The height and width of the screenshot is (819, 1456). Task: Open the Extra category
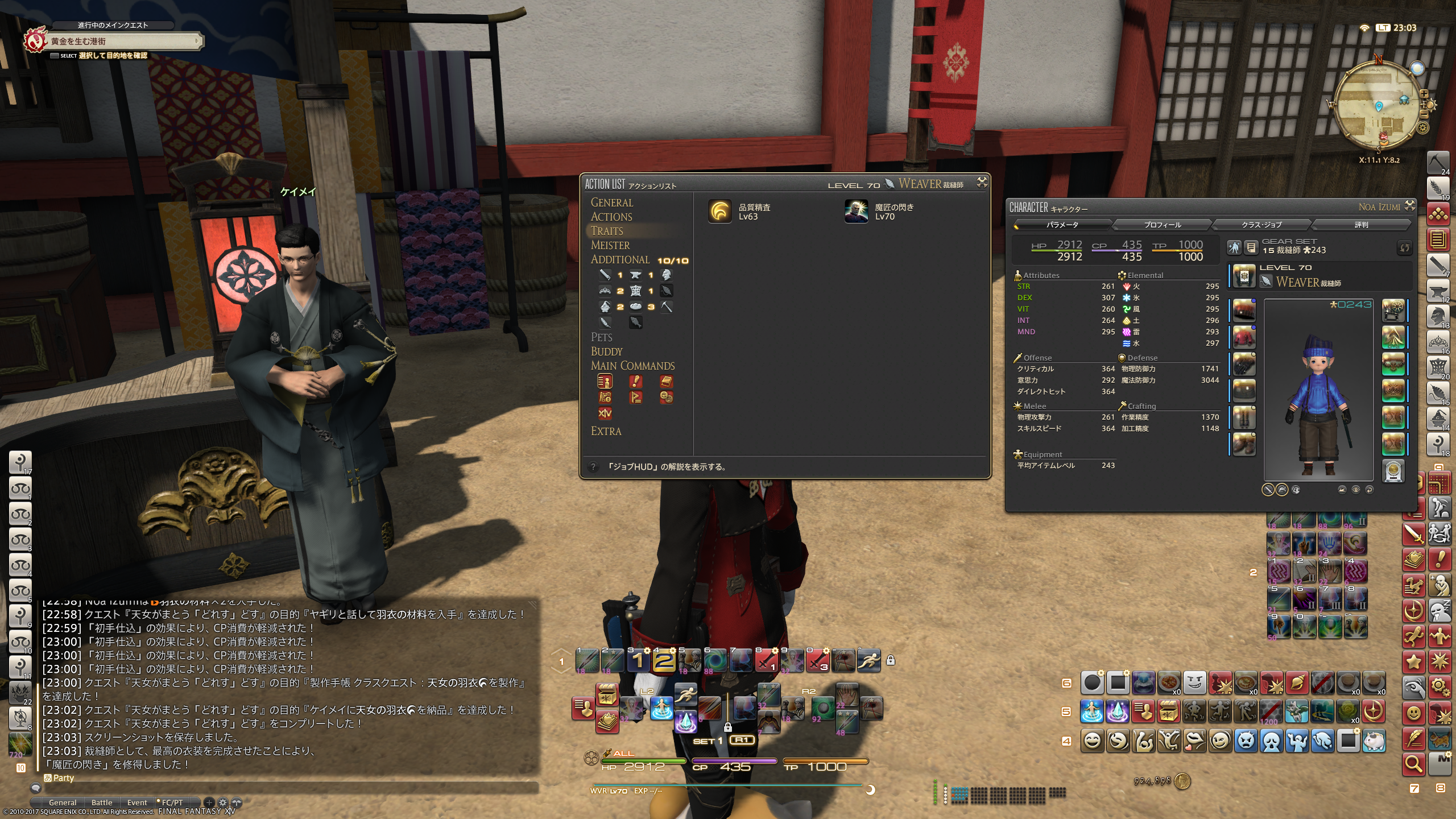606,431
